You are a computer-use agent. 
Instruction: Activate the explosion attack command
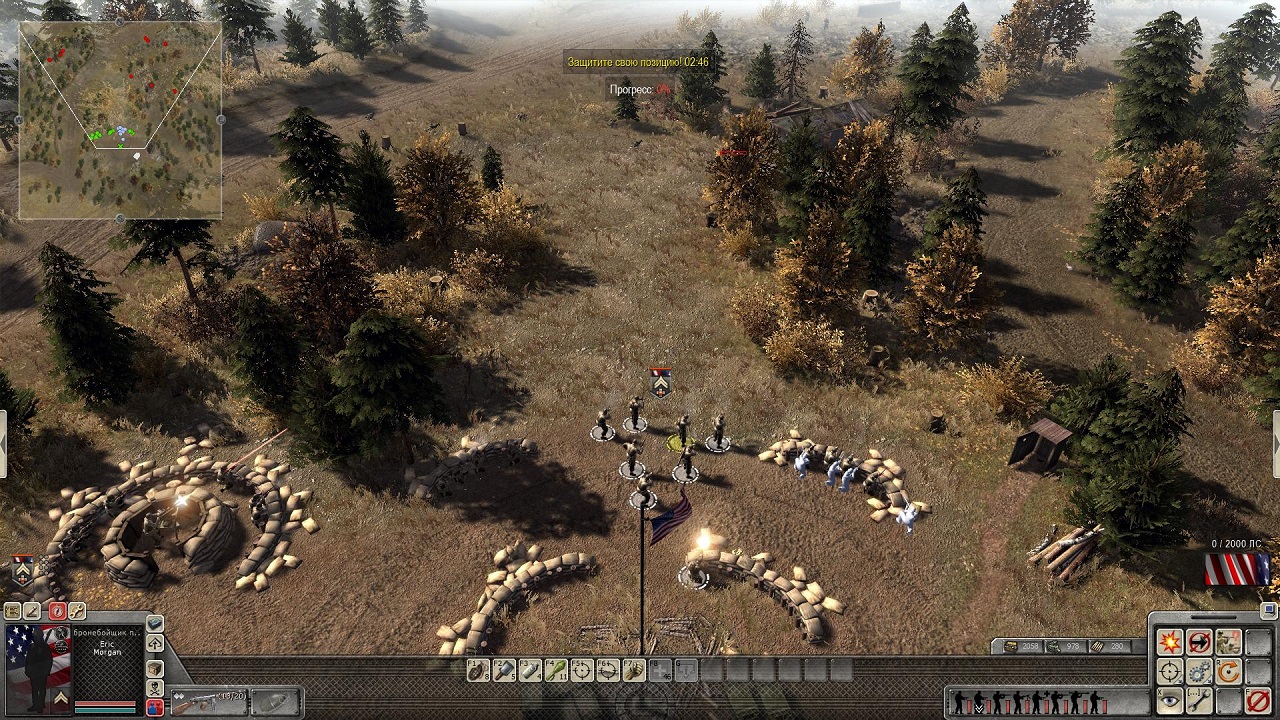pos(1169,642)
